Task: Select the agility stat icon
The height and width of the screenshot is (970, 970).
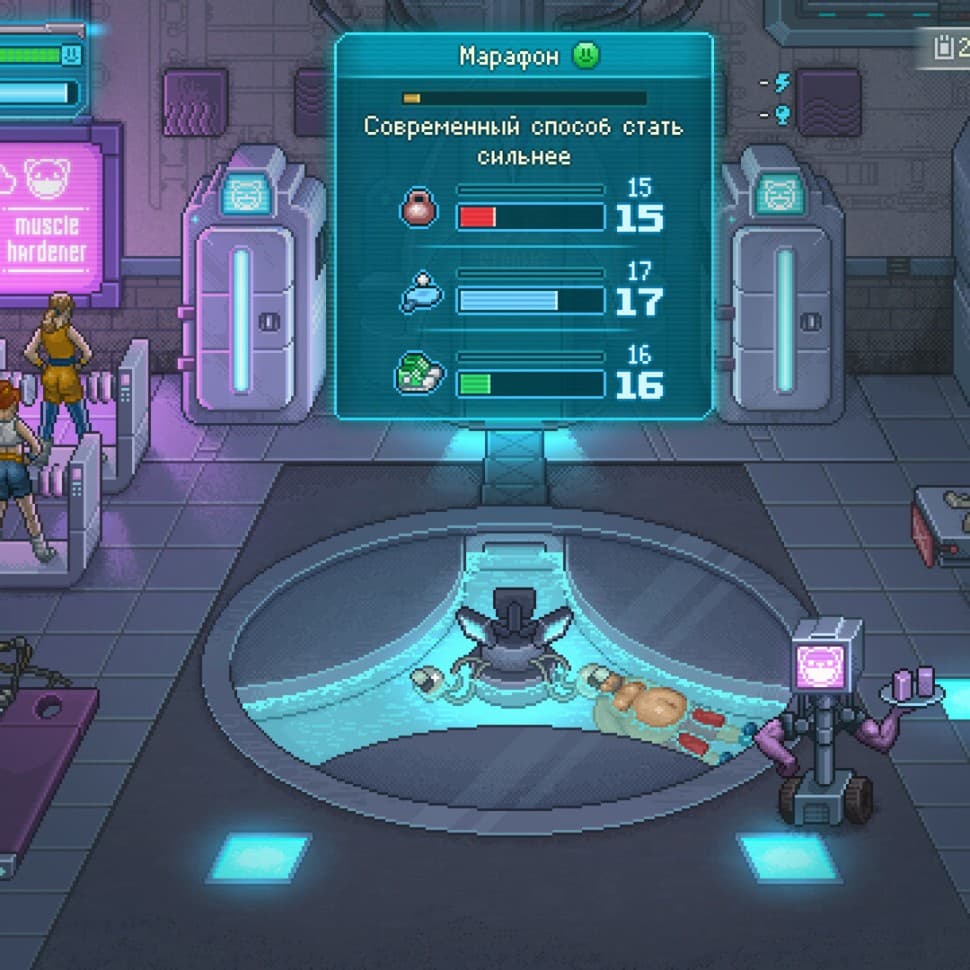Action: tap(423, 294)
